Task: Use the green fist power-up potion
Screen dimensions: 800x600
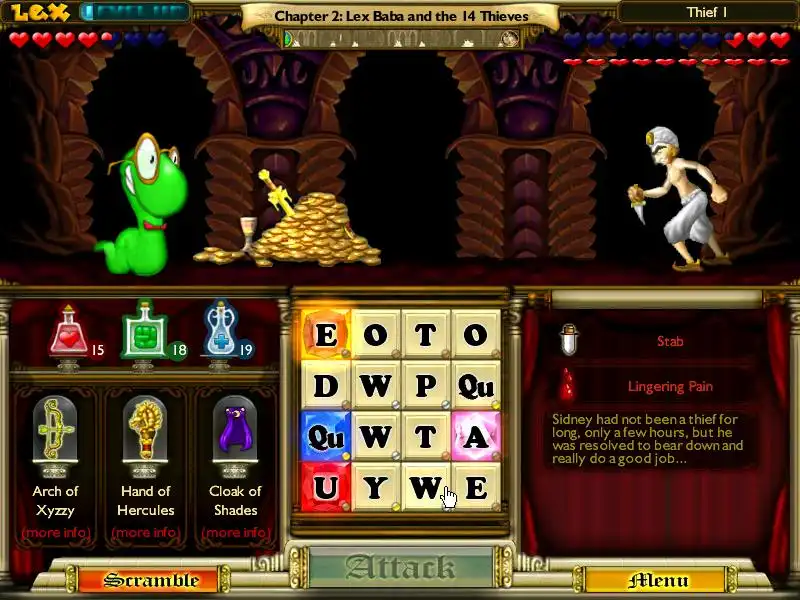Action: pos(143,334)
